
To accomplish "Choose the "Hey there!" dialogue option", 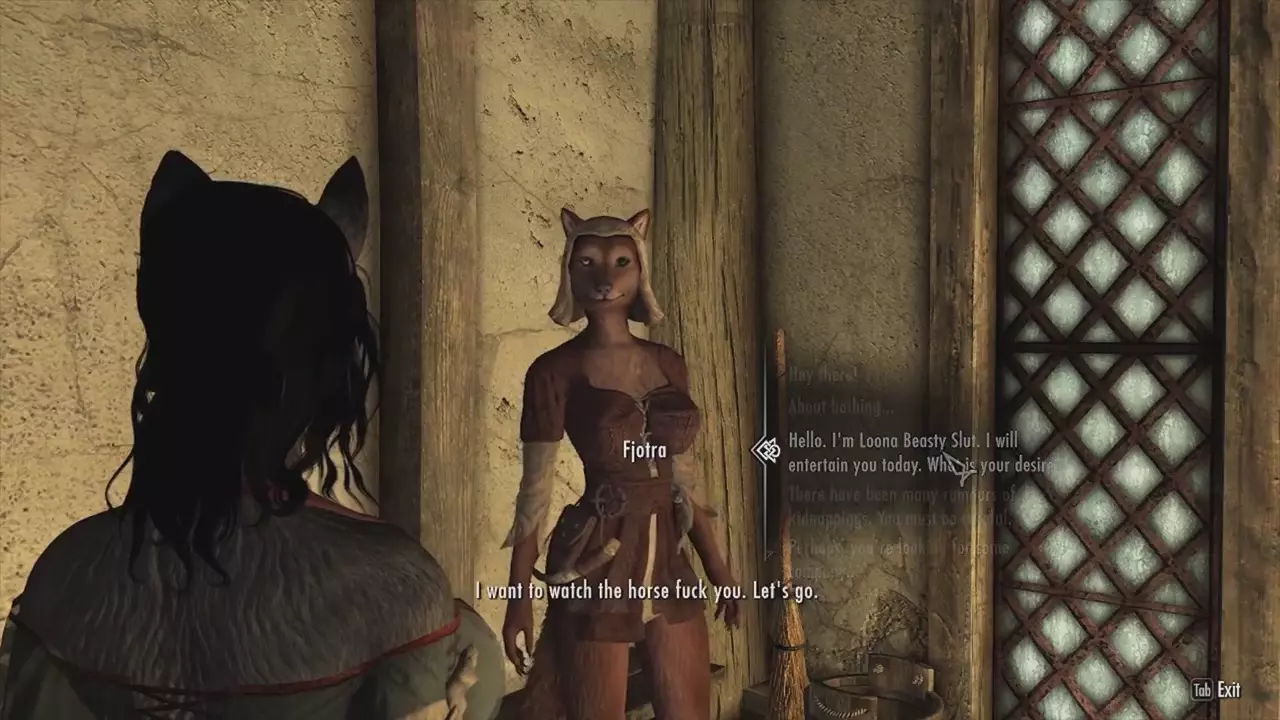I will [x=823, y=376].
